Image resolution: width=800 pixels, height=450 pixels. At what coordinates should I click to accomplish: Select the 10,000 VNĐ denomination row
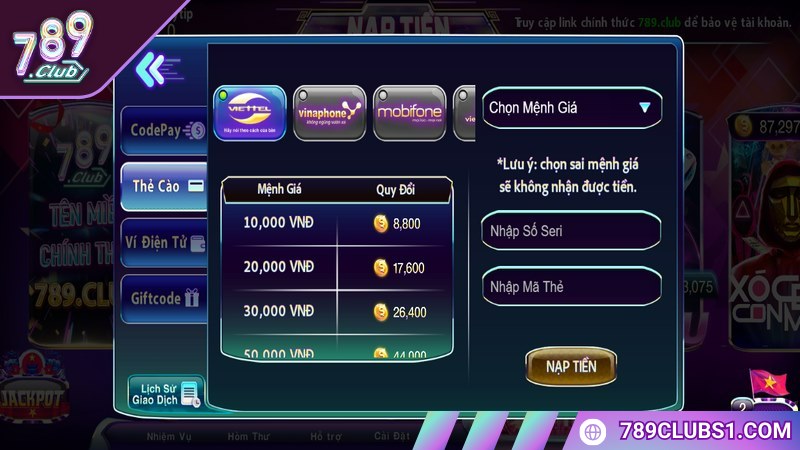(x=336, y=224)
